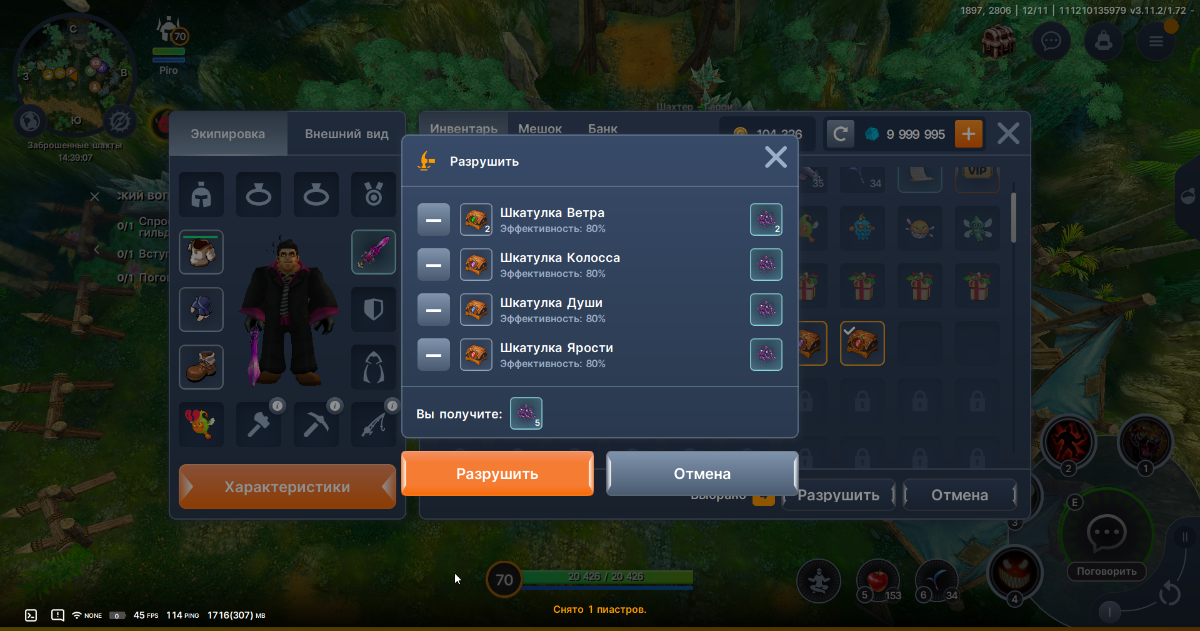Close the inventory window

point(1008,133)
